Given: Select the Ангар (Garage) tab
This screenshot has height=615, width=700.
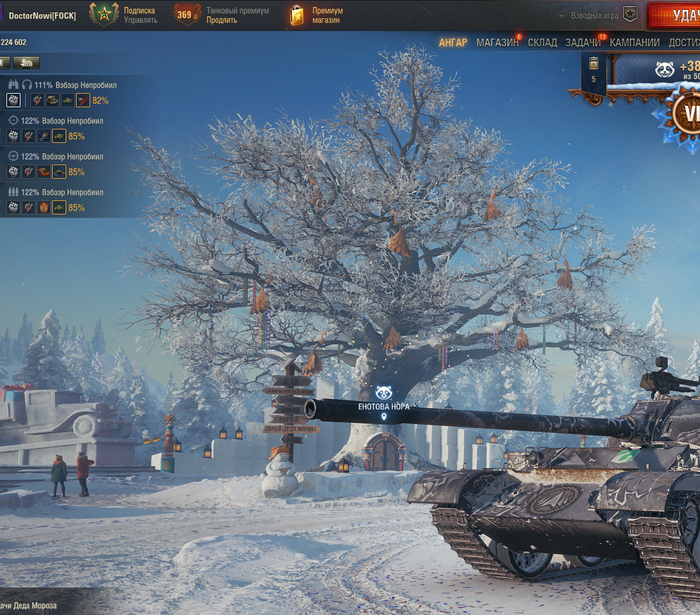Looking at the screenshot, I should tap(453, 43).
